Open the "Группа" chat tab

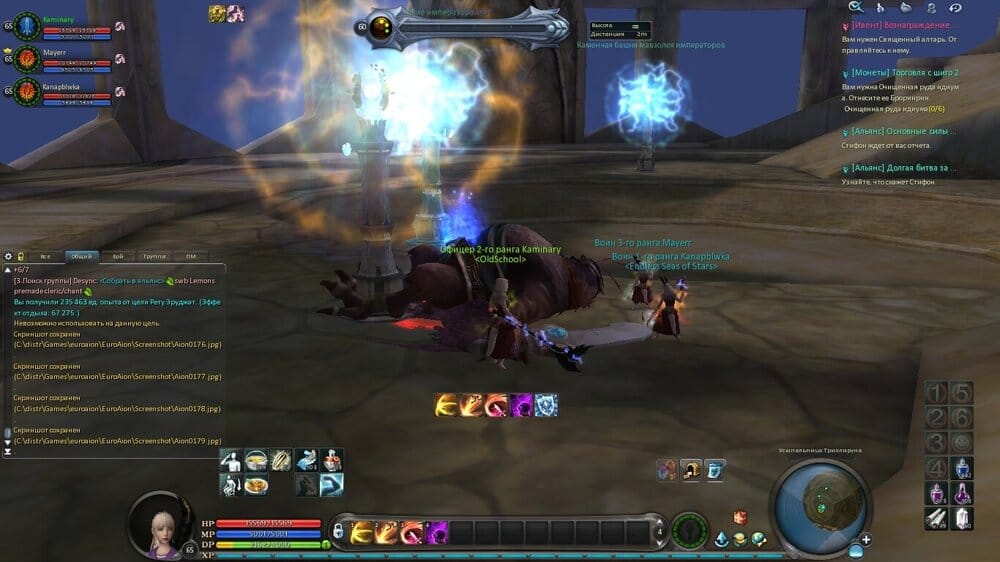pyautogui.click(x=154, y=256)
